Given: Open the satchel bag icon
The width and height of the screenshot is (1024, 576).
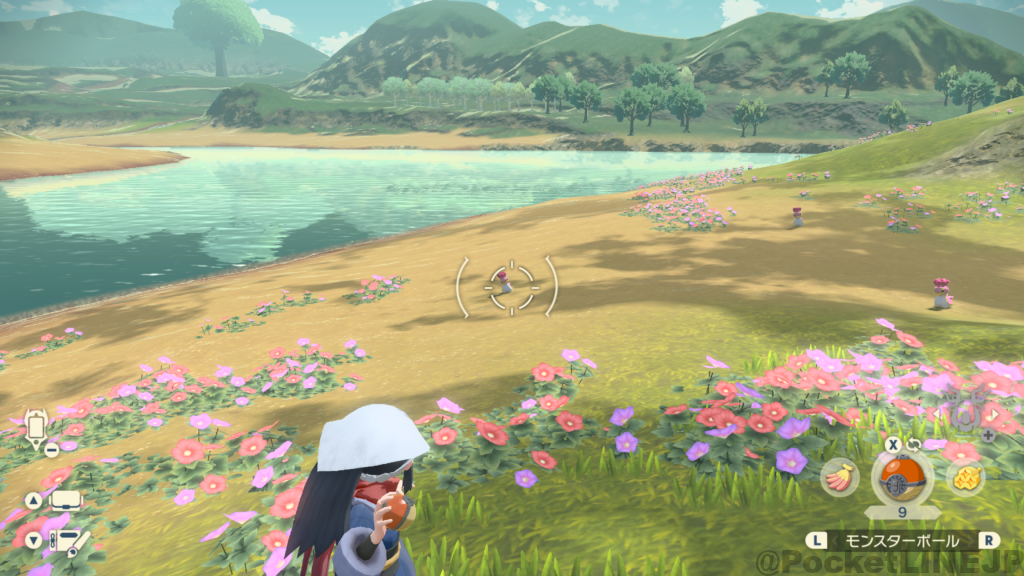Looking at the screenshot, I should [x=66, y=499].
